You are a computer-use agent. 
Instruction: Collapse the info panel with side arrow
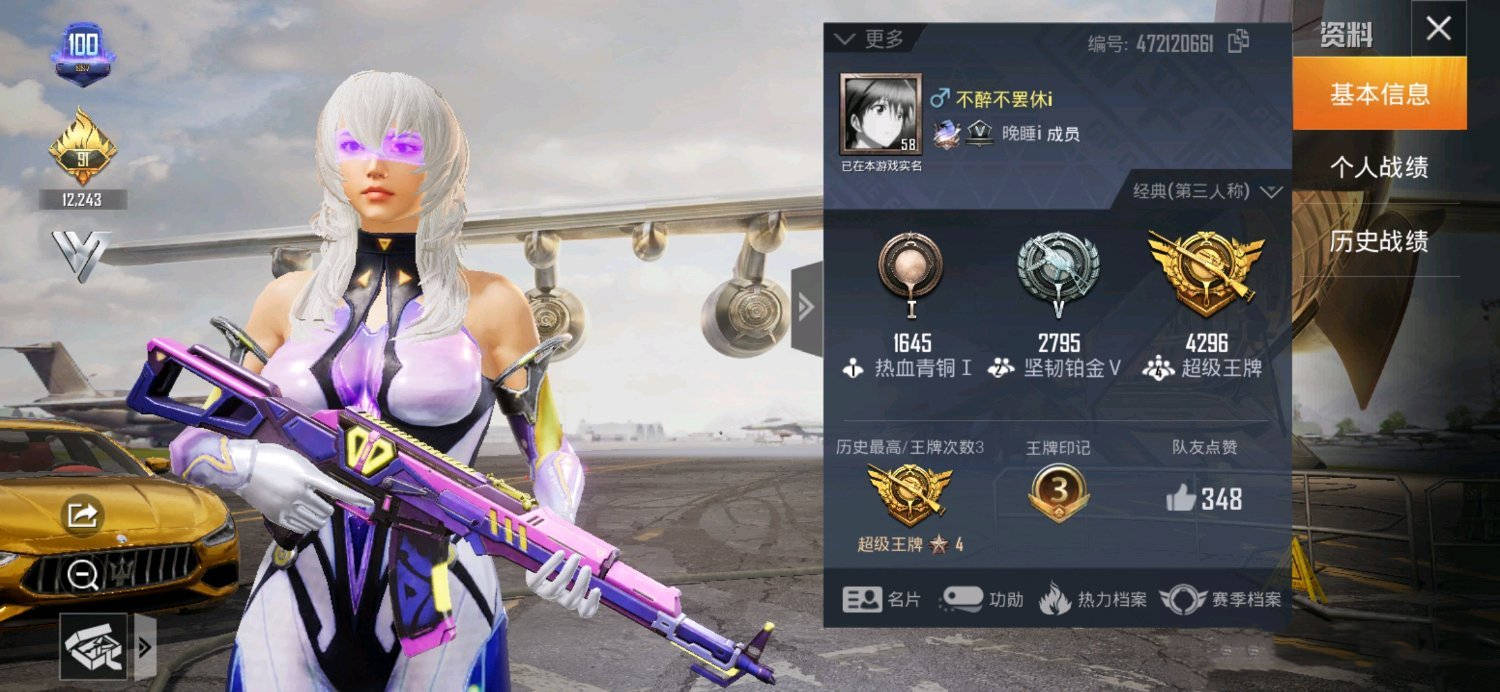[806, 308]
